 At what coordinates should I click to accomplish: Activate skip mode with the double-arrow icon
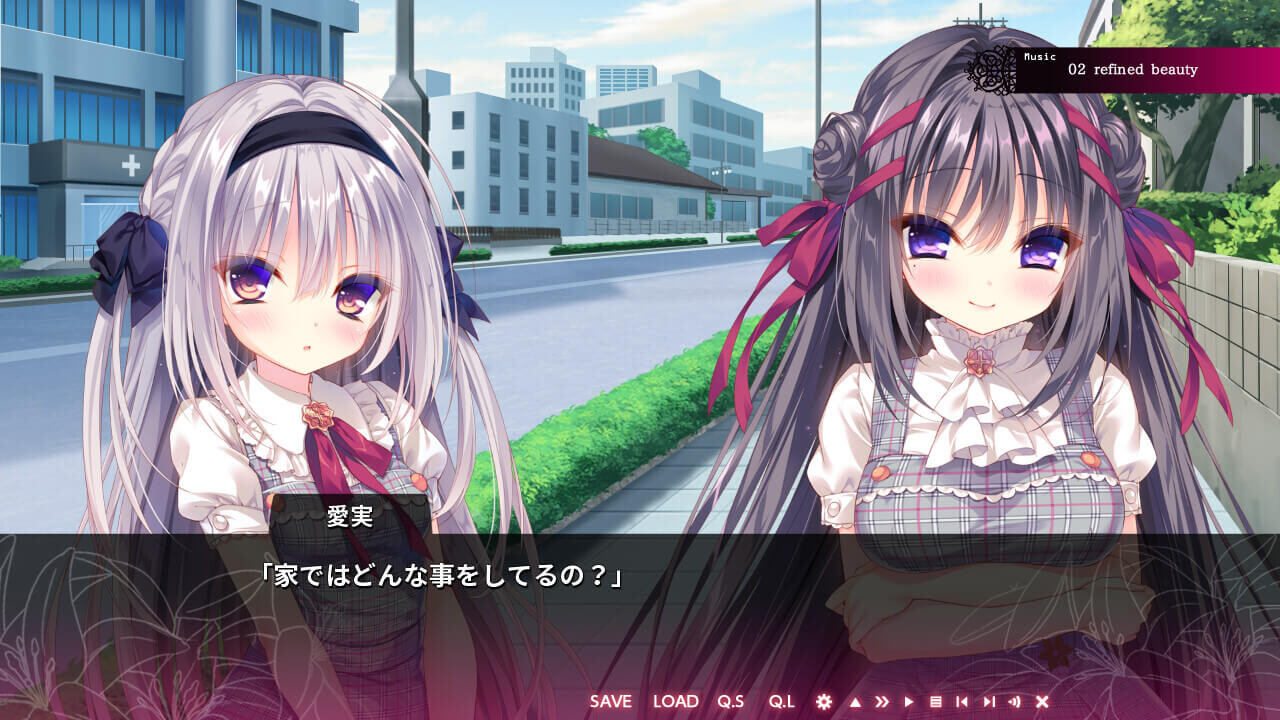(x=883, y=700)
